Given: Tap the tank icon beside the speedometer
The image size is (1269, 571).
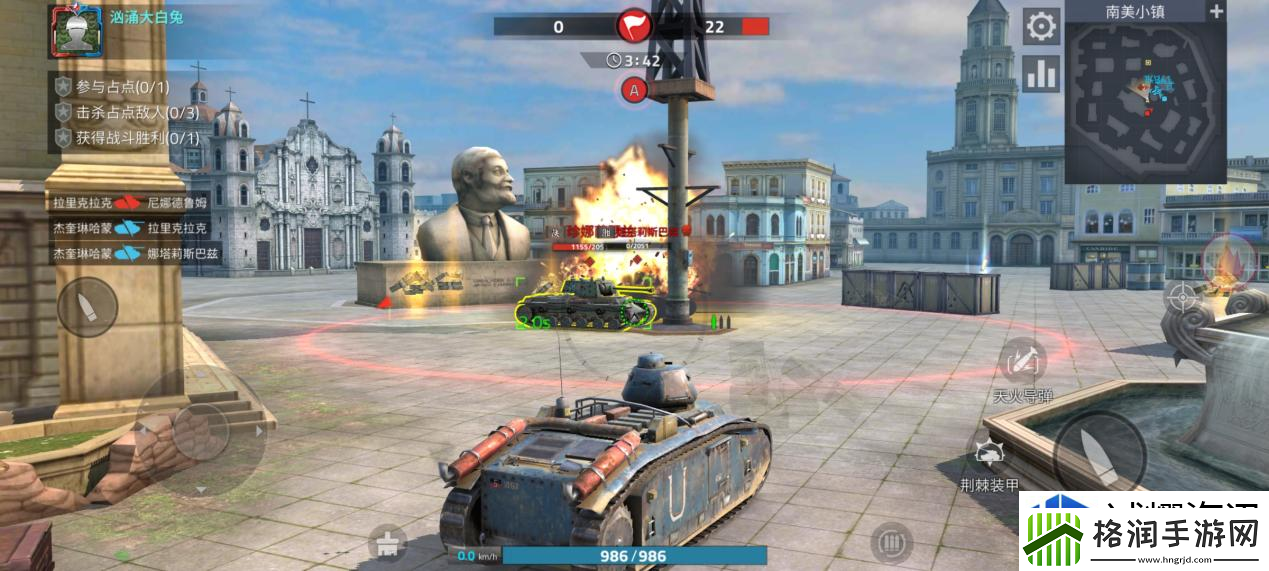Looking at the screenshot, I should (x=388, y=545).
